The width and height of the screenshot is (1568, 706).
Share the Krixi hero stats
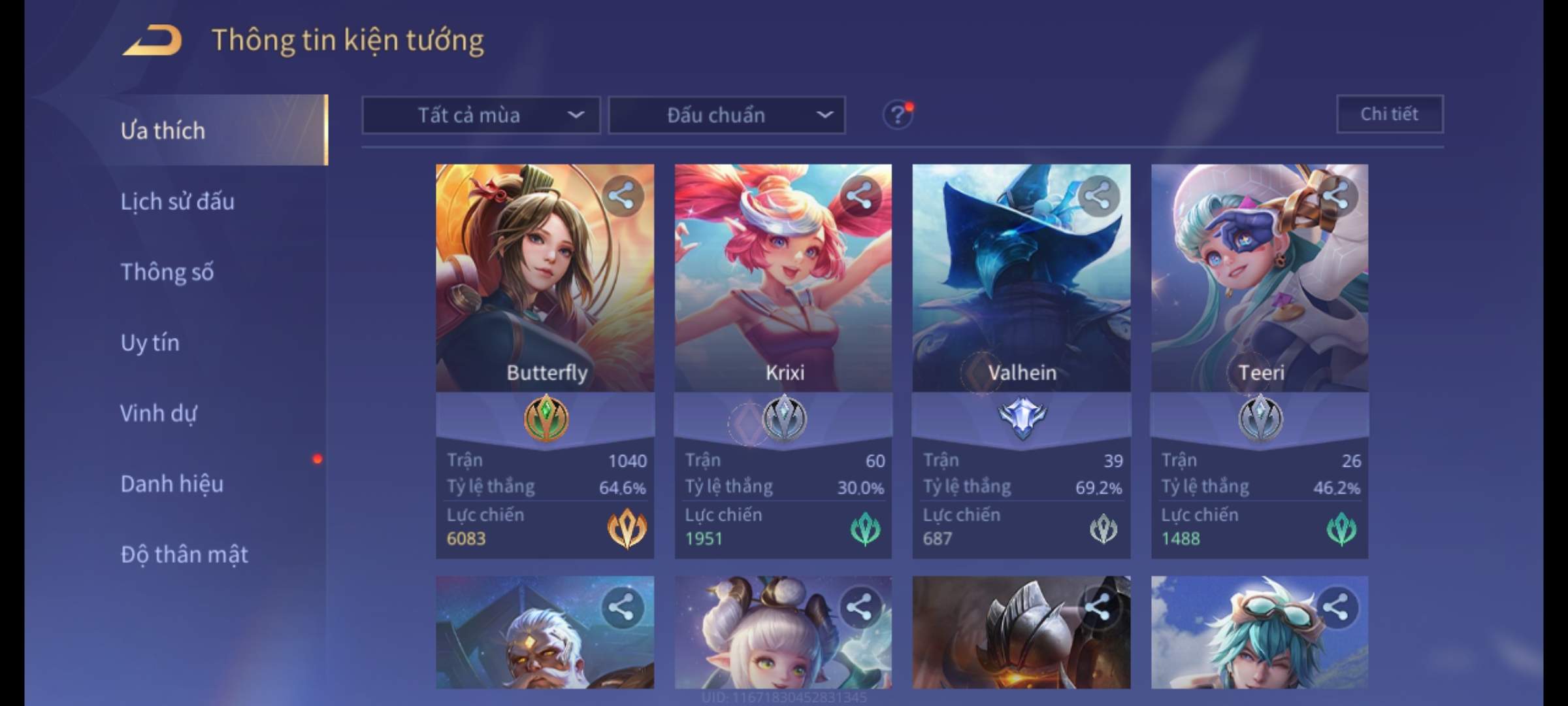coord(860,195)
